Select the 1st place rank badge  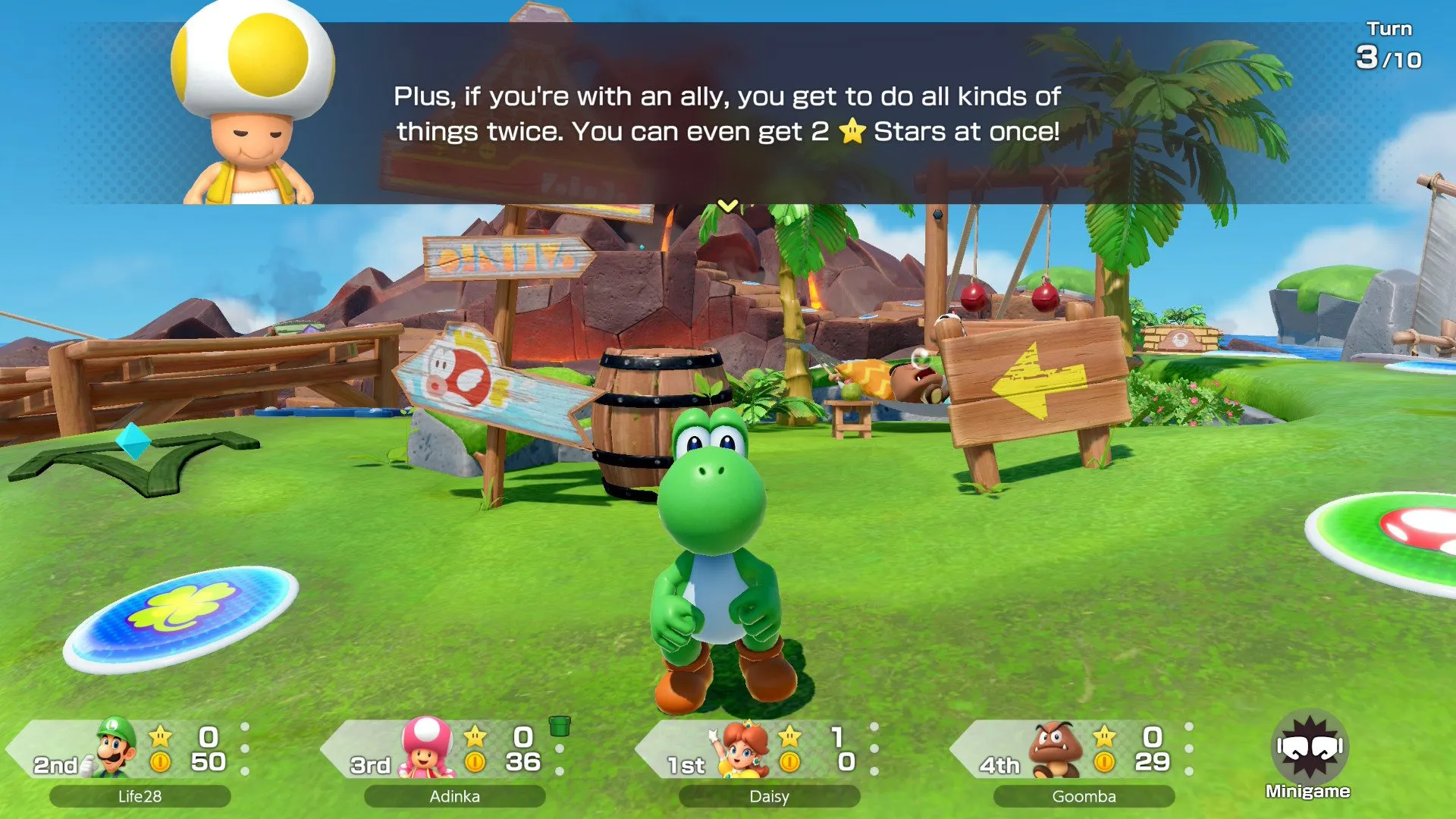(685, 764)
